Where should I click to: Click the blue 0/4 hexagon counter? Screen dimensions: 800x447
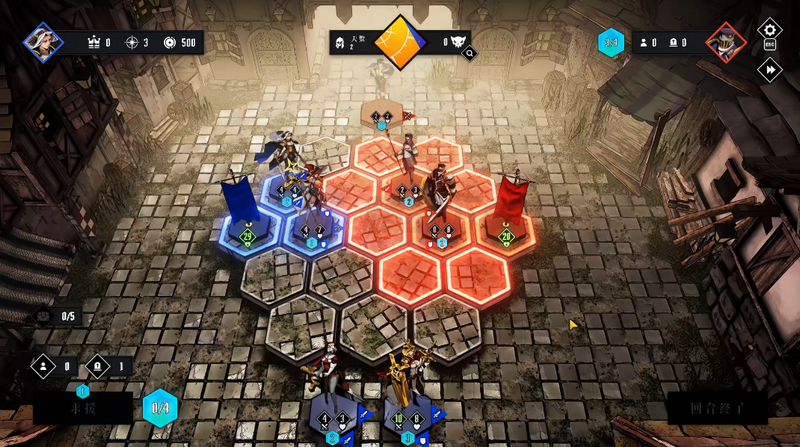(160, 408)
